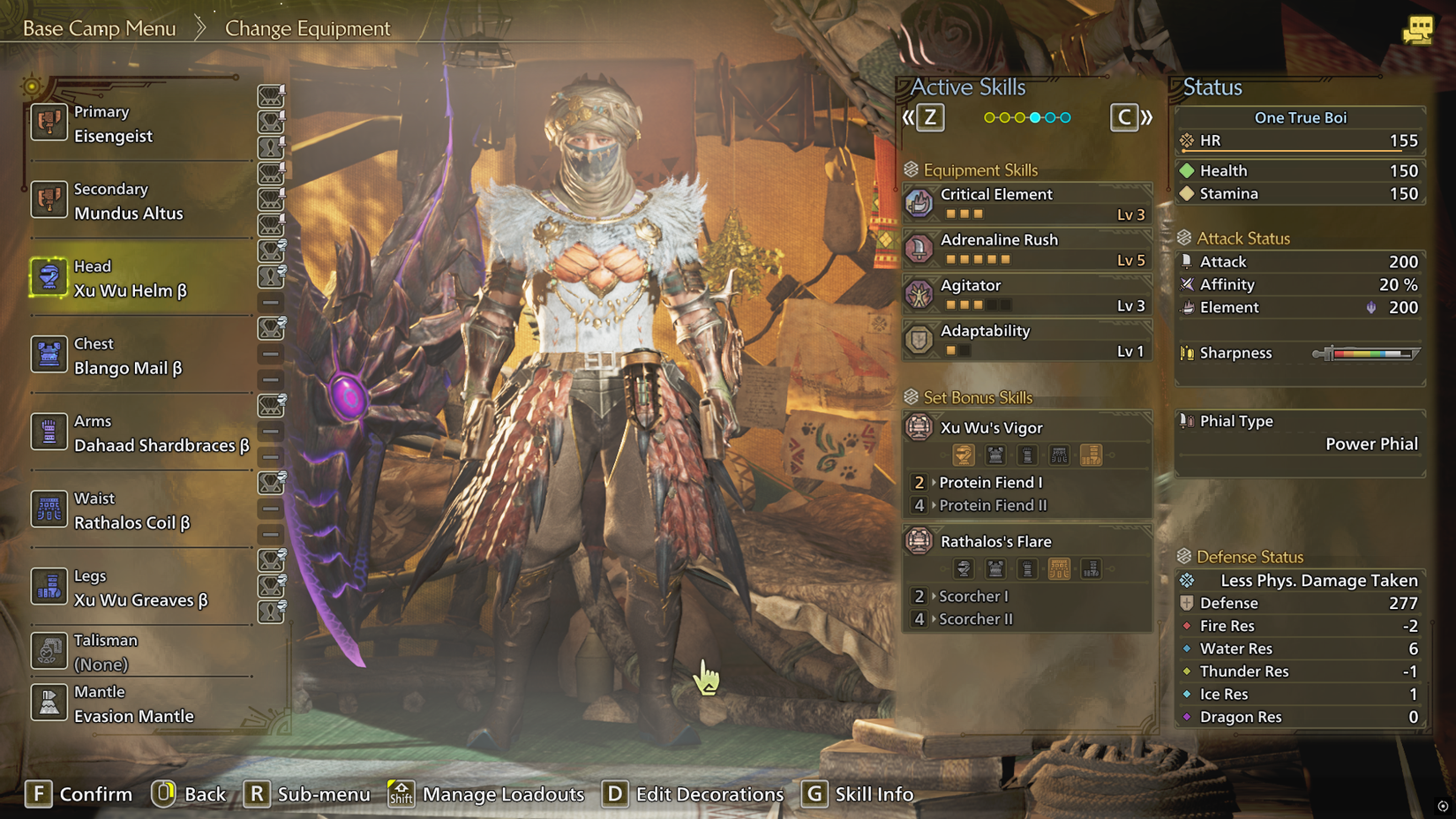Screen dimensions: 1456x819
Task: Click the Xu Wu's Vigor set bonus icon
Action: [919, 428]
